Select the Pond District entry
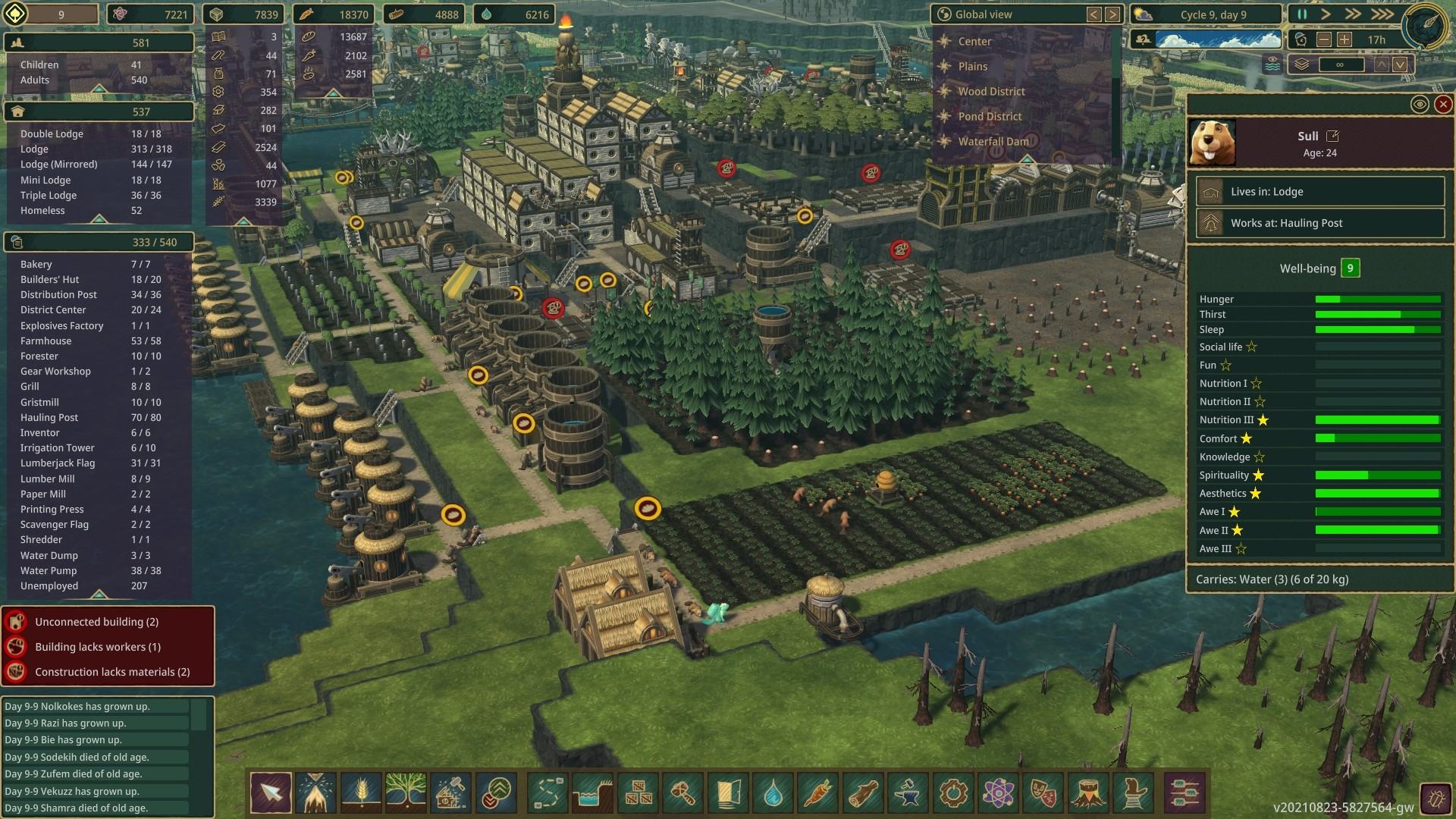Image resolution: width=1456 pixels, height=819 pixels. tap(989, 117)
